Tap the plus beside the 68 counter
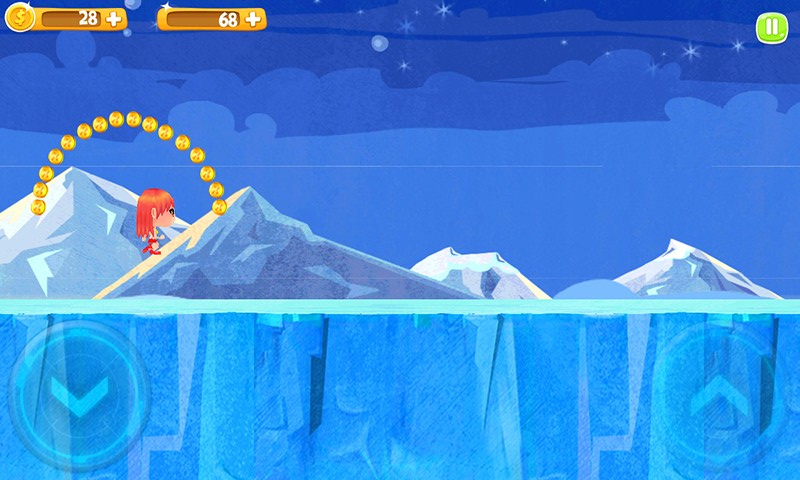This screenshot has height=480, width=800. [x=253, y=19]
